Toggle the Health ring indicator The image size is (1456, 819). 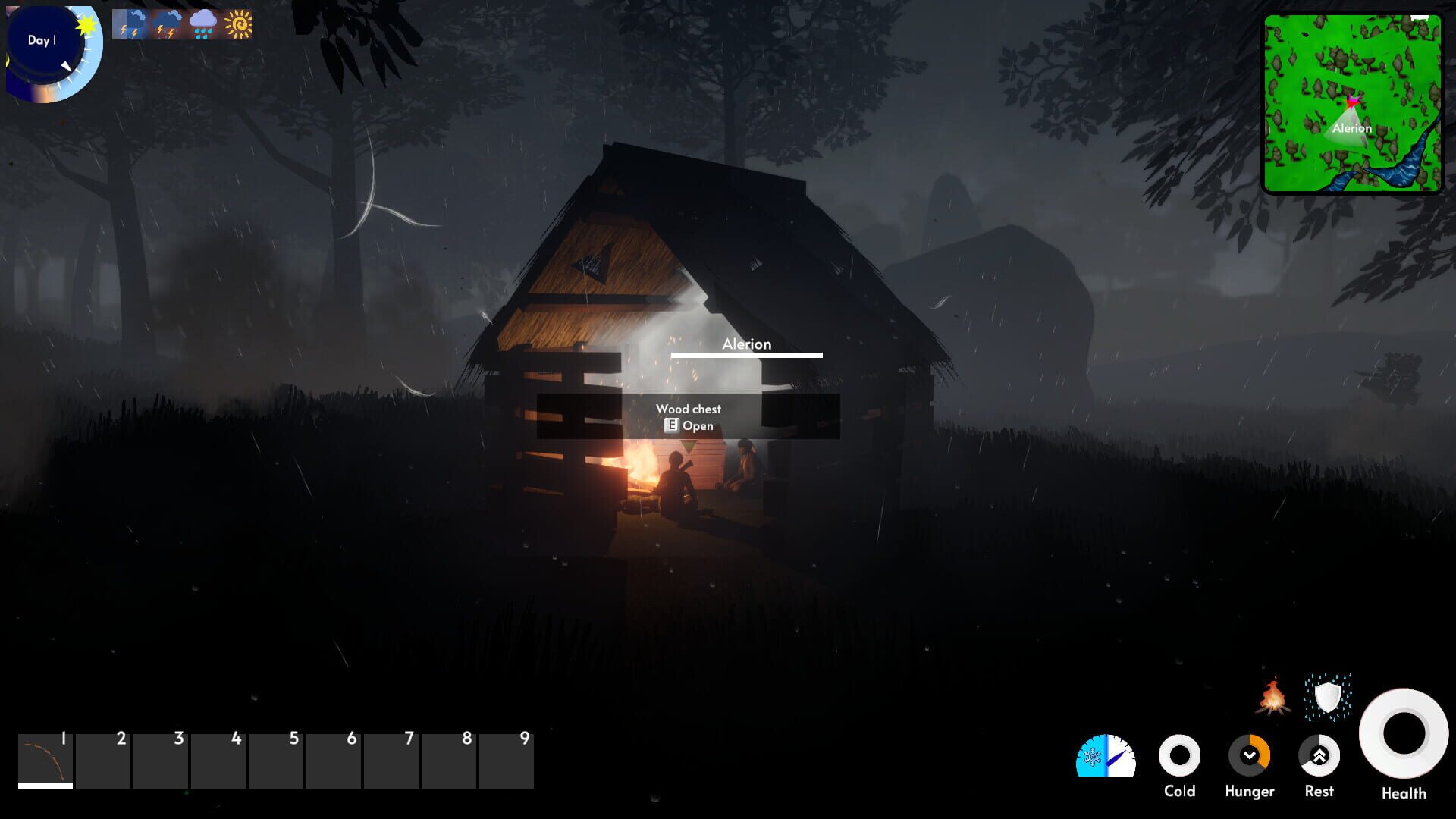1402,732
